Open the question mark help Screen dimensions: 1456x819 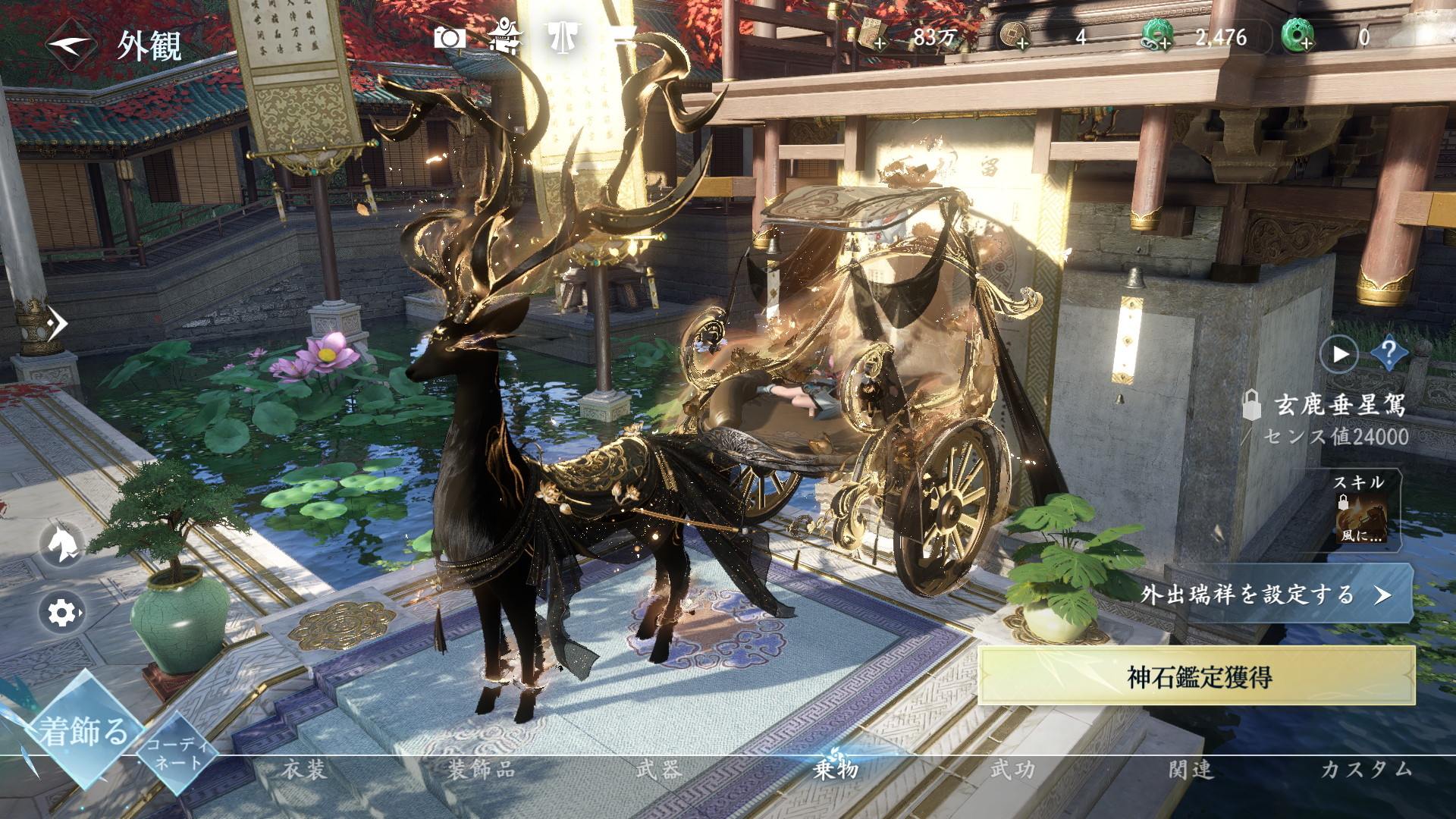(1389, 353)
